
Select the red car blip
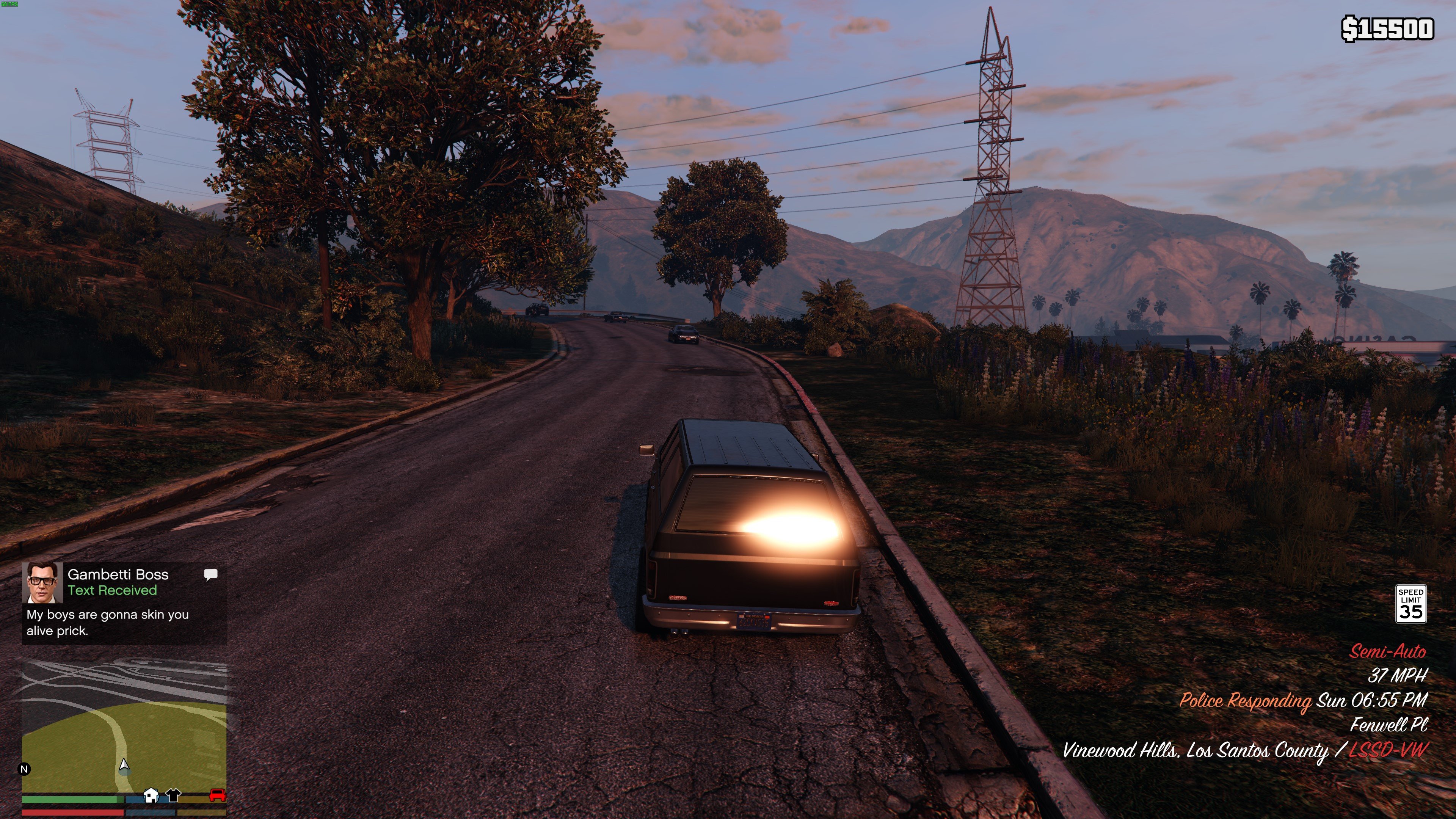218,795
